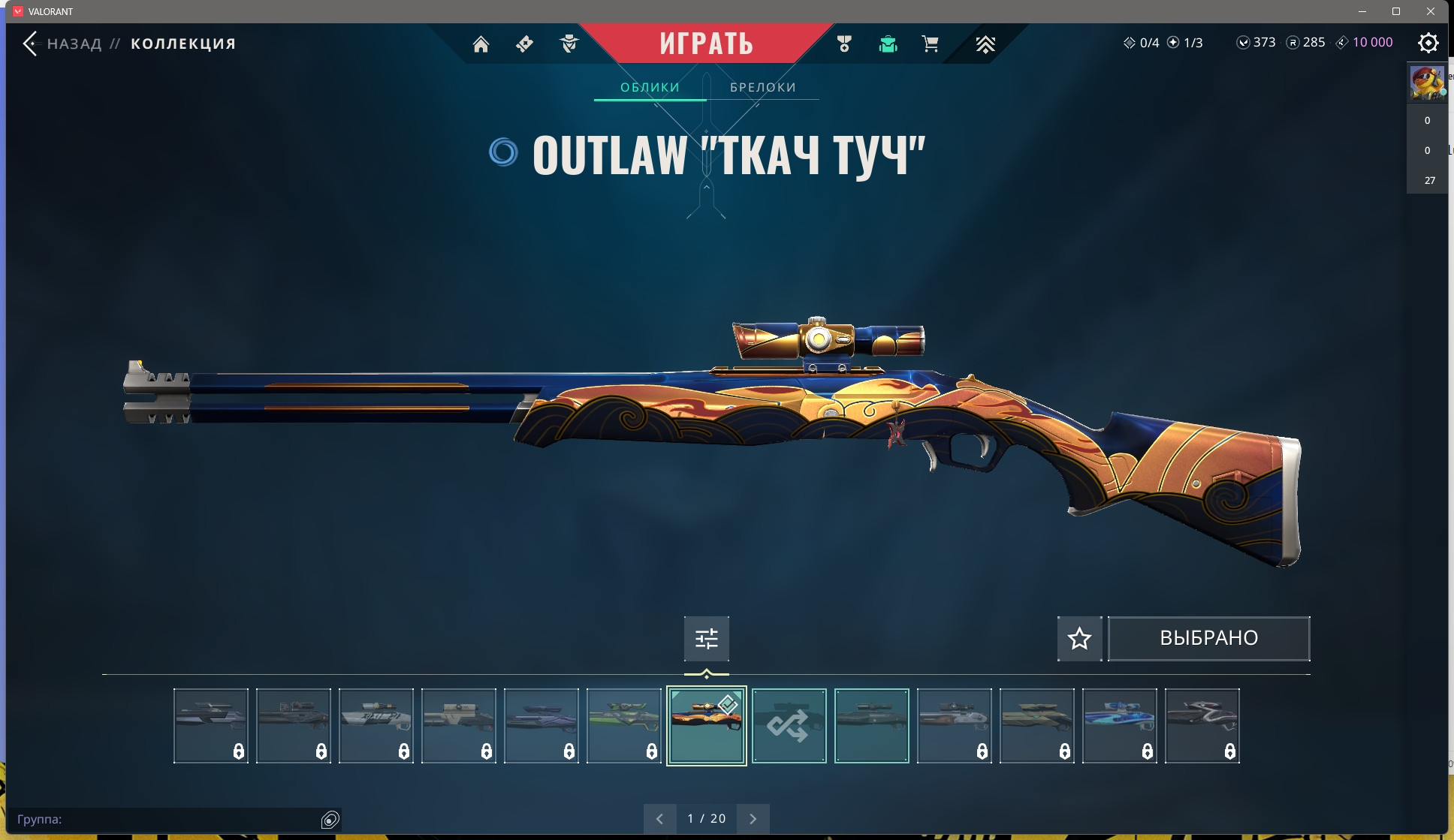
Task: Open the skin filter sliders button
Action: (x=706, y=639)
